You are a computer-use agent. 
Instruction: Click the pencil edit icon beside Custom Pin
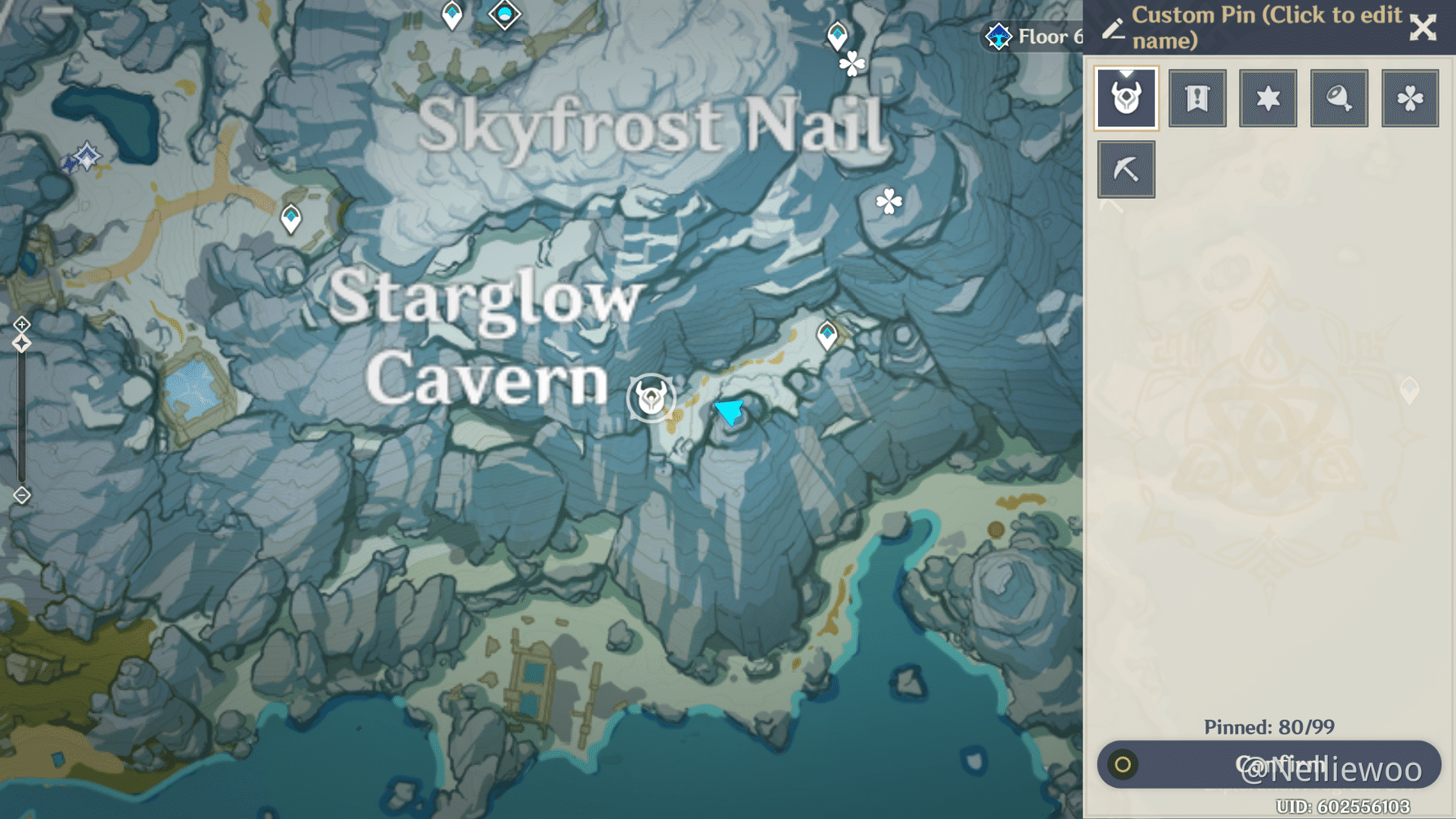[x=1113, y=27]
